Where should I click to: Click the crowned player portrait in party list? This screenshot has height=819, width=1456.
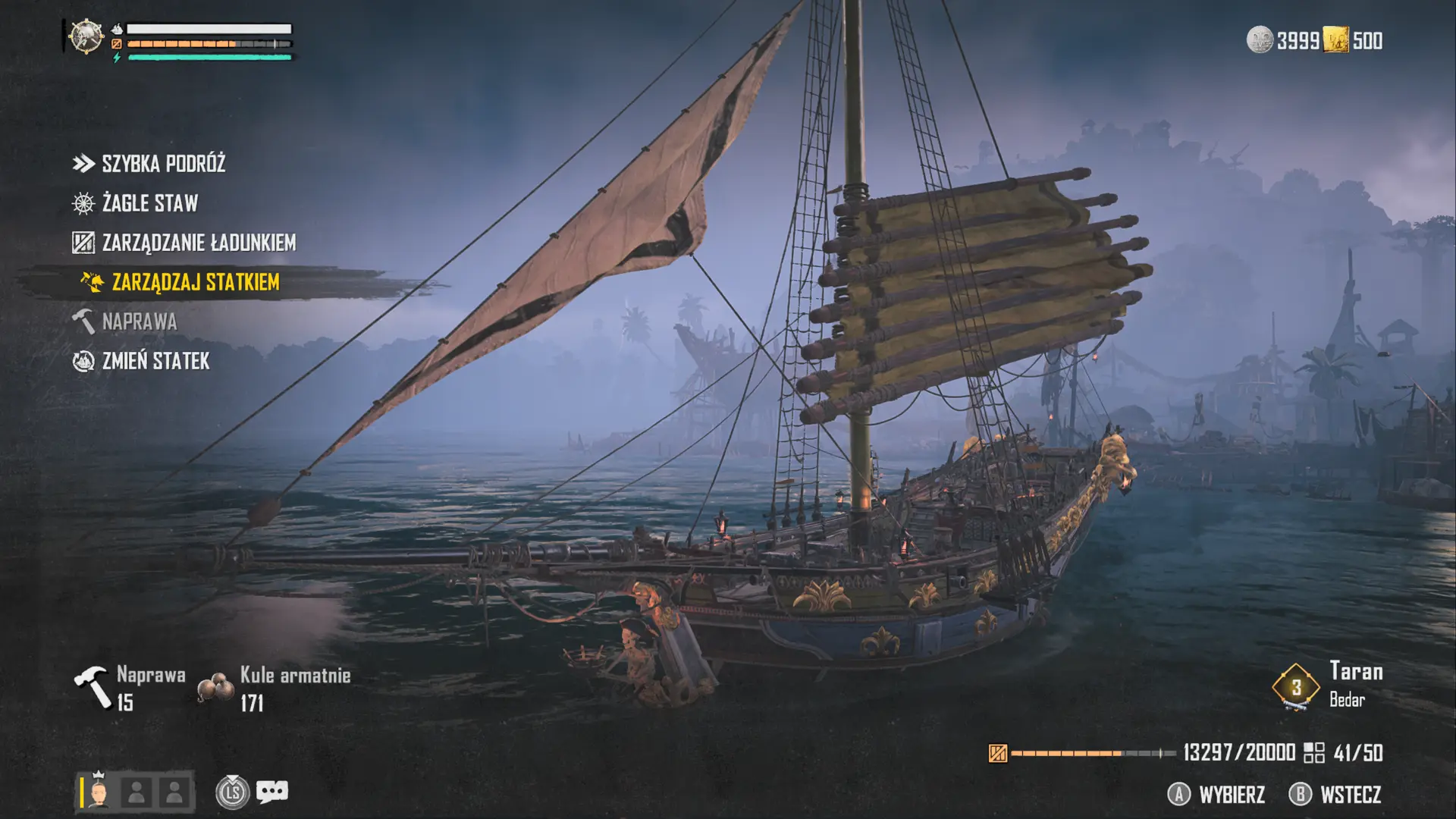pos(98,792)
